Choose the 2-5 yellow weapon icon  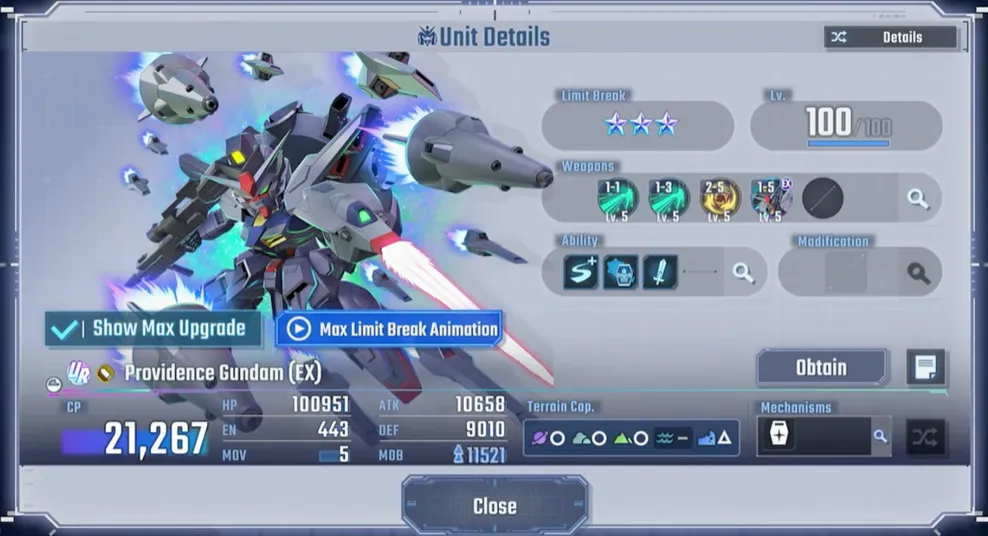pos(720,198)
